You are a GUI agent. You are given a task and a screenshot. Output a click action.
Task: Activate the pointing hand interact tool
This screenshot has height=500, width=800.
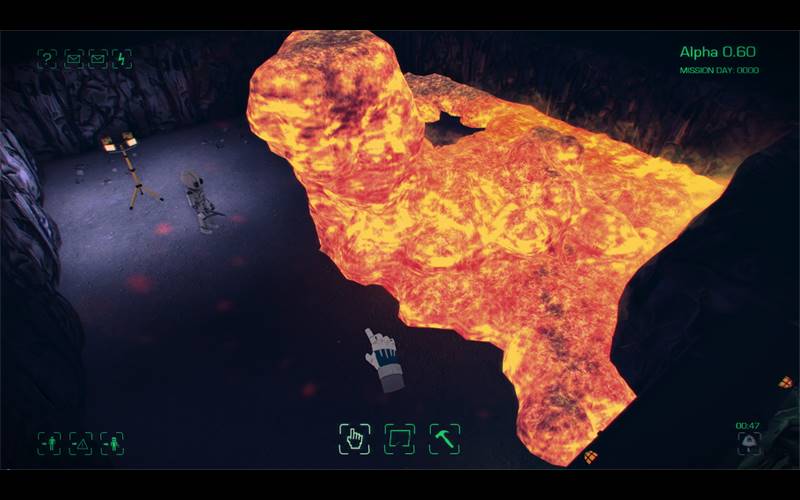click(354, 439)
